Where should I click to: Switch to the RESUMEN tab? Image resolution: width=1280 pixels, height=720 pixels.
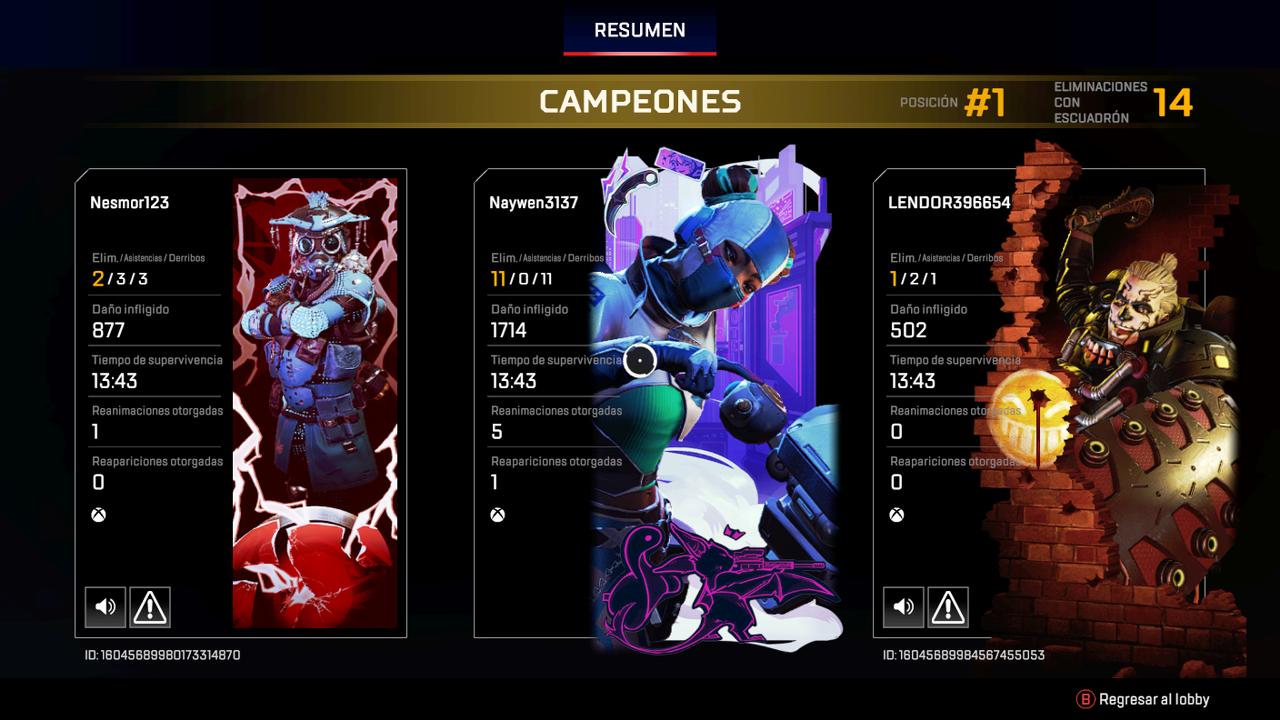[x=640, y=31]
